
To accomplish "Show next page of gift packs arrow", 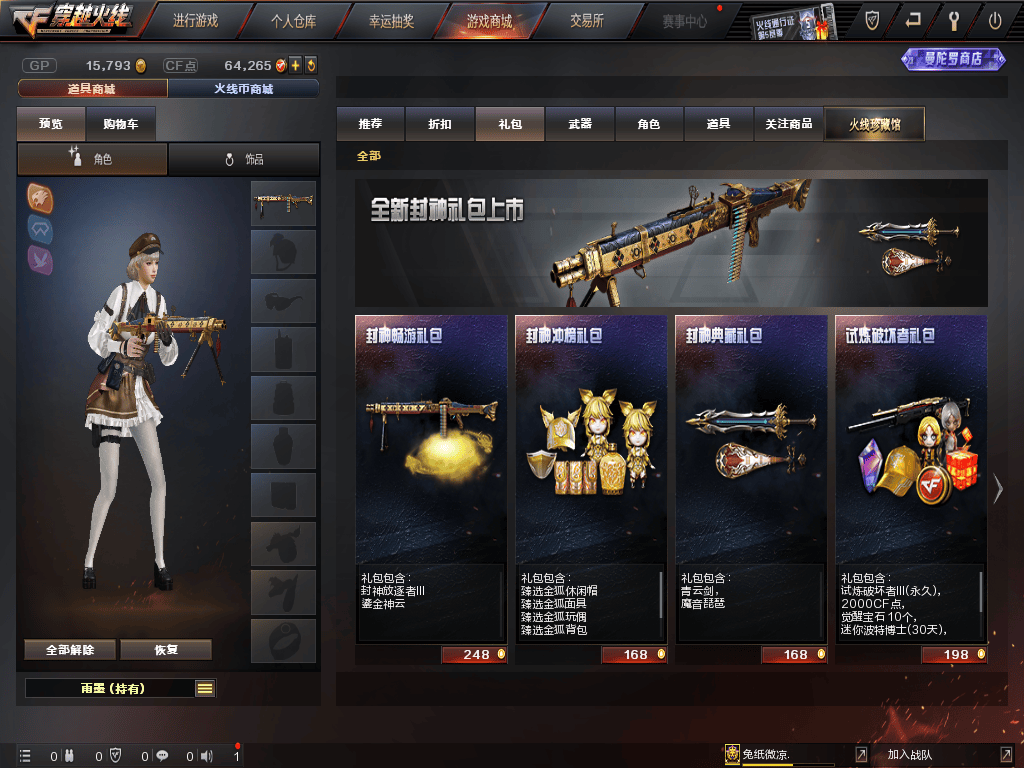I will coord(998,489).
